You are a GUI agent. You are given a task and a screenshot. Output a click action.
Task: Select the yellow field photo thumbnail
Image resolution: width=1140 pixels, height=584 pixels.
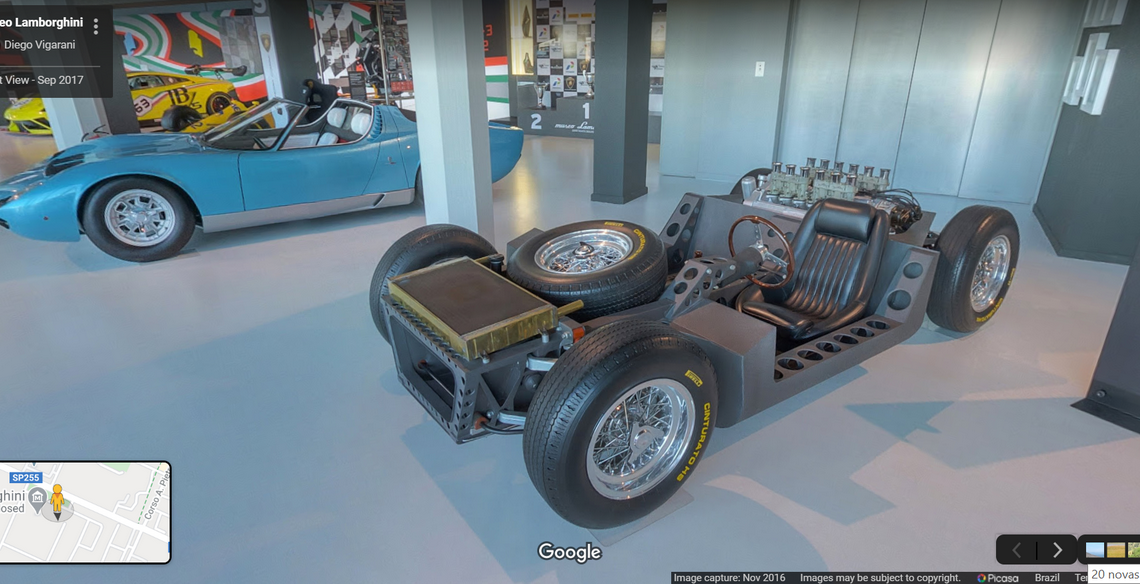[x=1116, y=550]
